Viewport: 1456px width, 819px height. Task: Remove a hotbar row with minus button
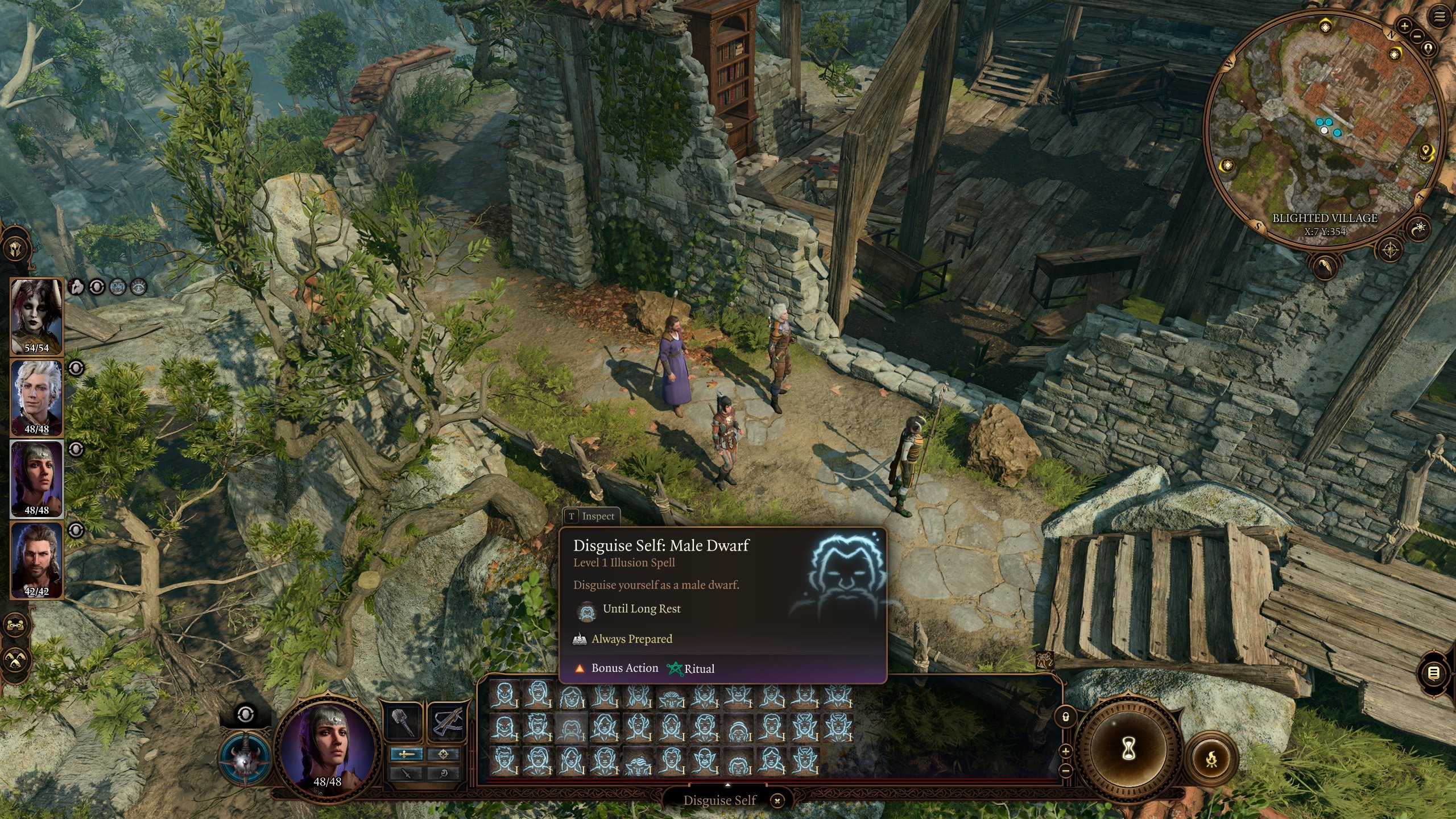coord(1065,771)
